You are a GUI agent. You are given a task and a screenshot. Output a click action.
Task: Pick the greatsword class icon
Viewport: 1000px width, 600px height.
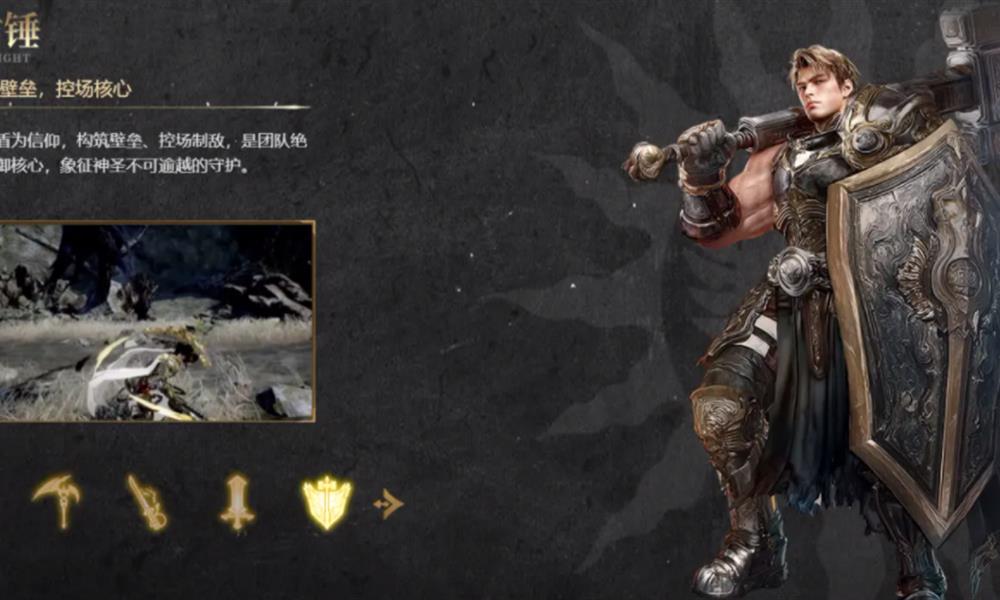[x=237, y=501]
